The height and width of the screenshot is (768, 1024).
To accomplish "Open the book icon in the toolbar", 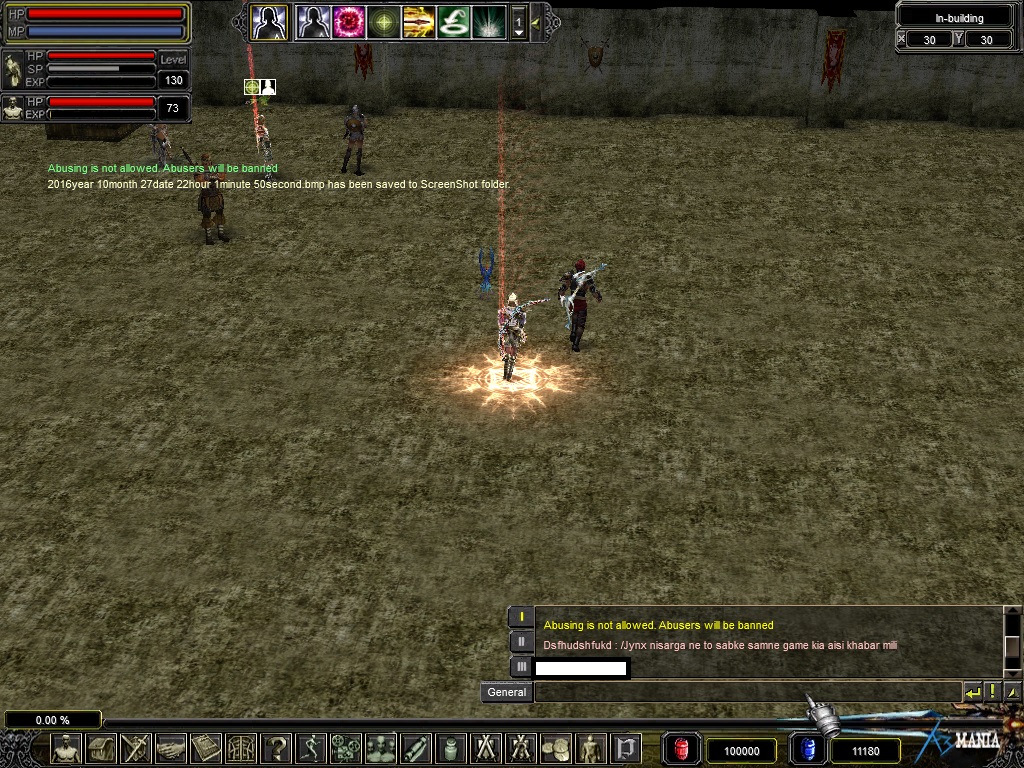I will tap(205, 748).
